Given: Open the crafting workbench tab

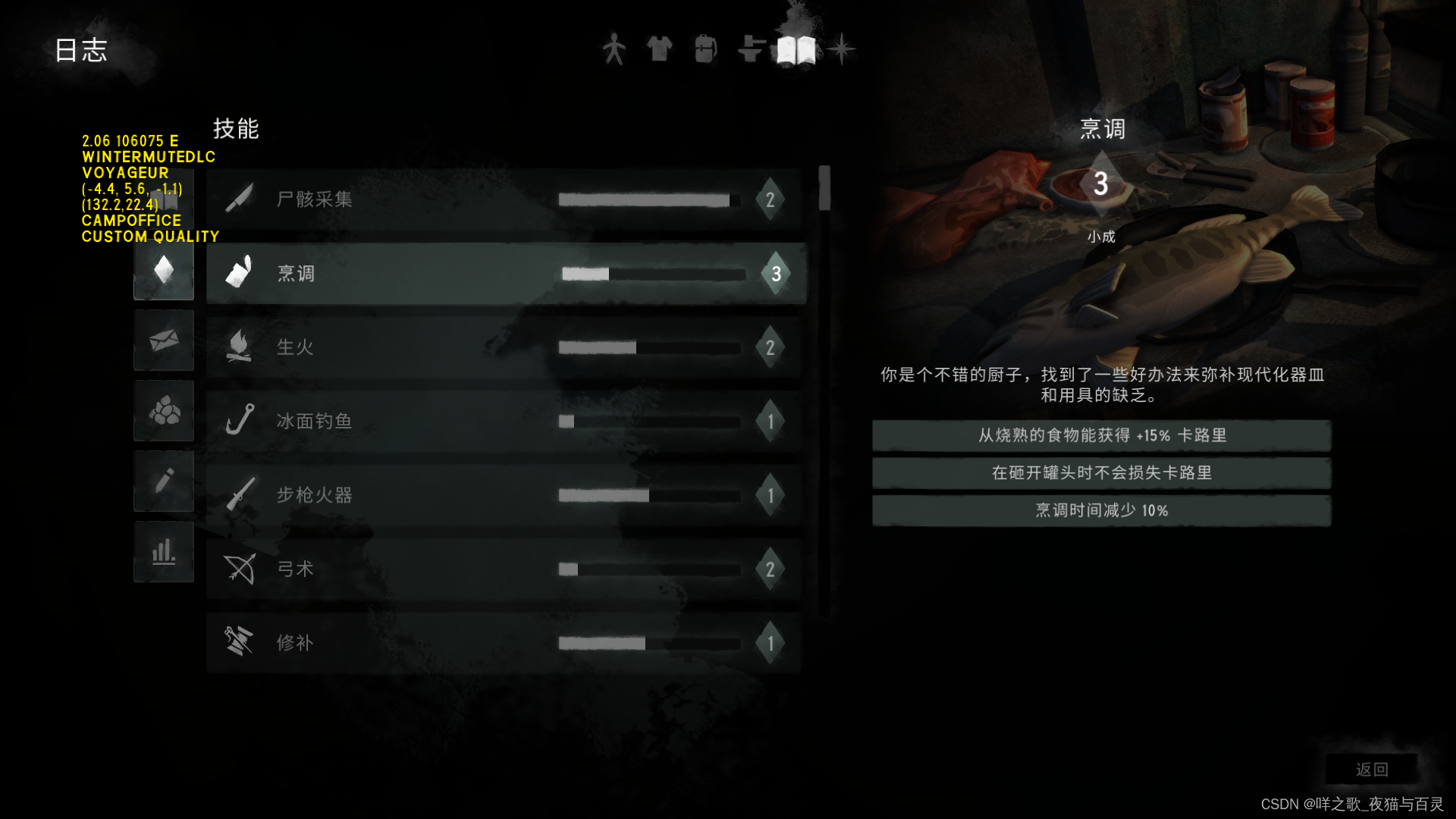Looking at the screenshot, I should coord(751,49).
